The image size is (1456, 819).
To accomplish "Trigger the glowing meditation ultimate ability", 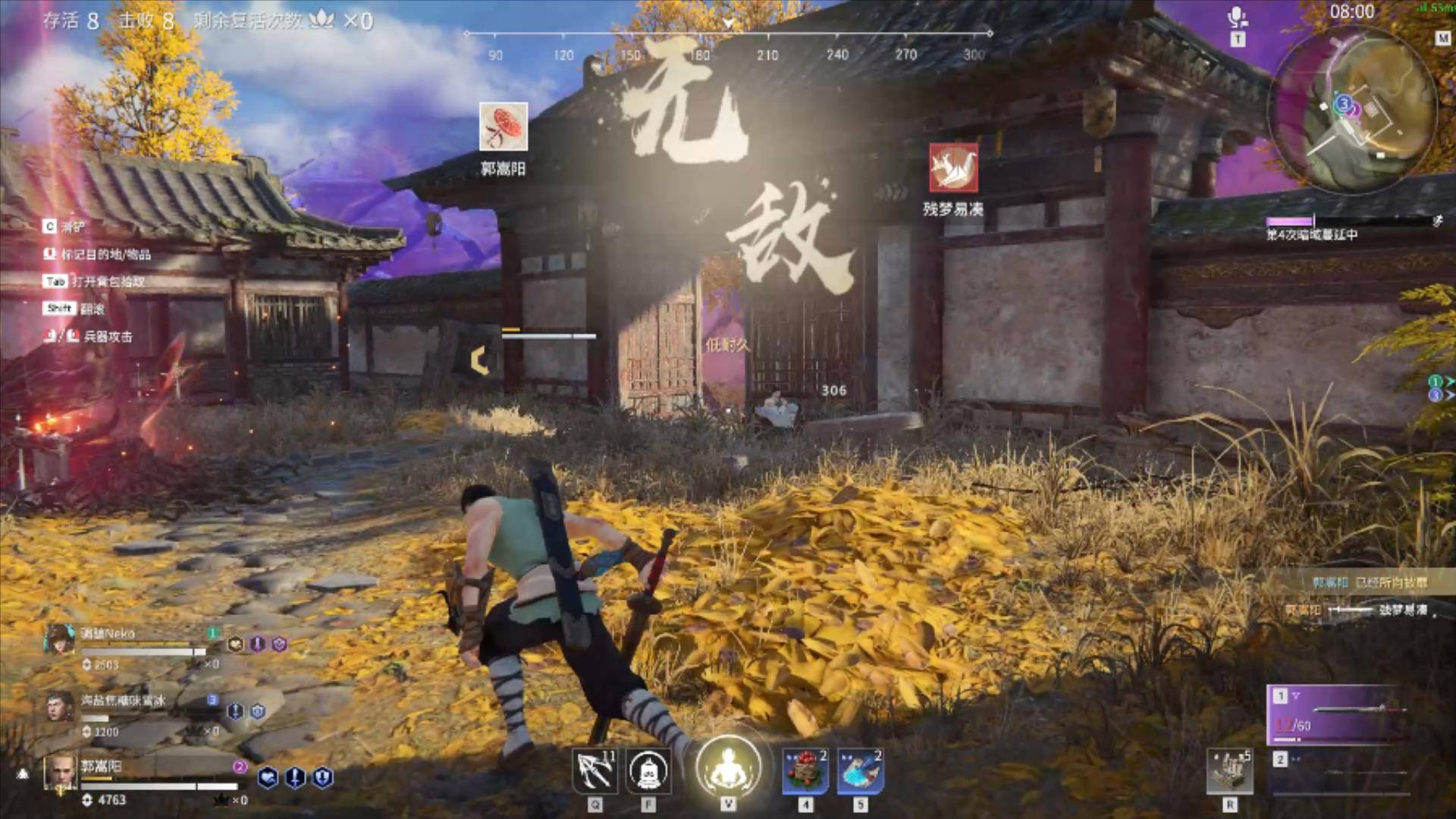I will pos(728,767).
